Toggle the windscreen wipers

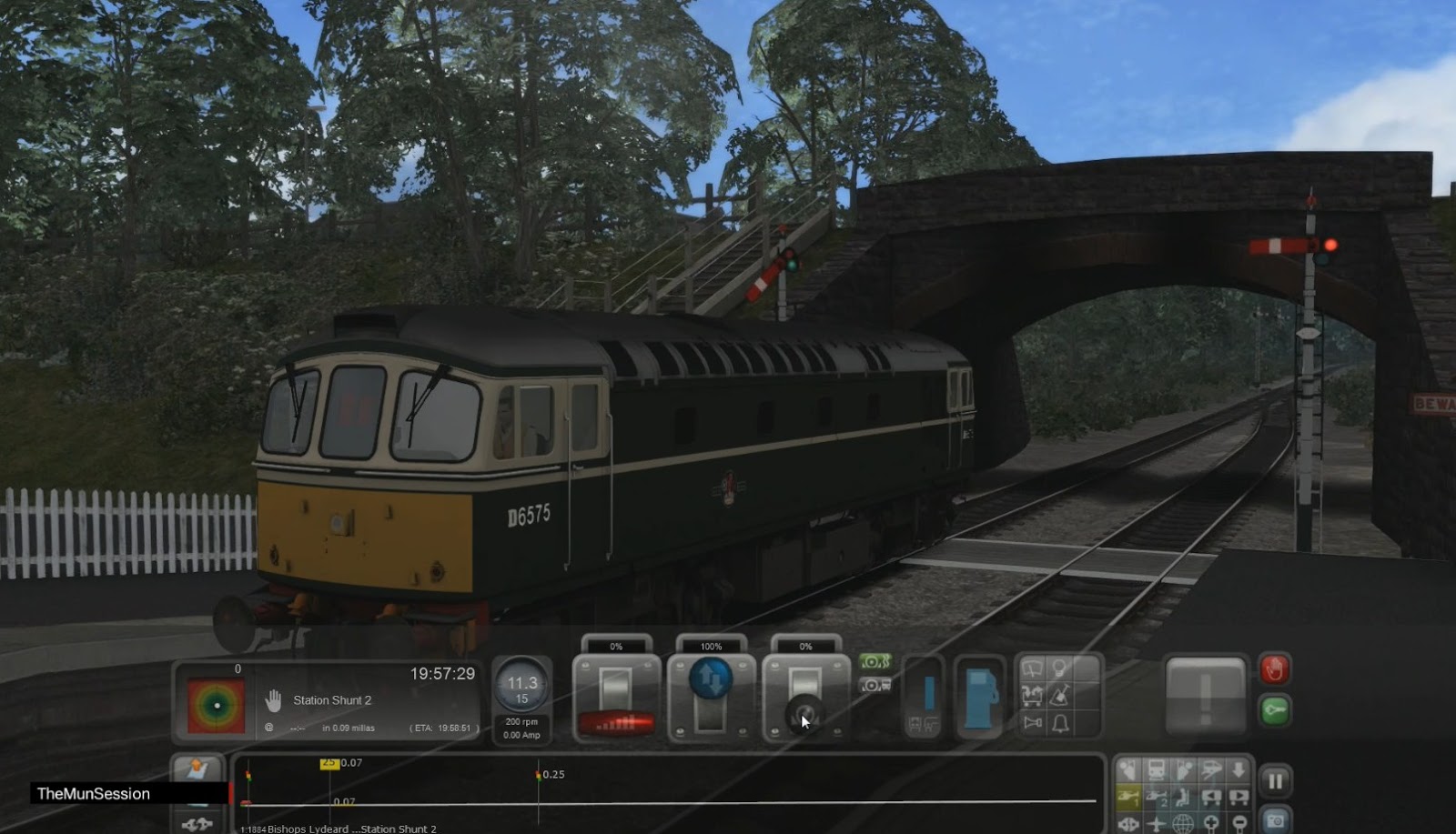pos(1033,668)
